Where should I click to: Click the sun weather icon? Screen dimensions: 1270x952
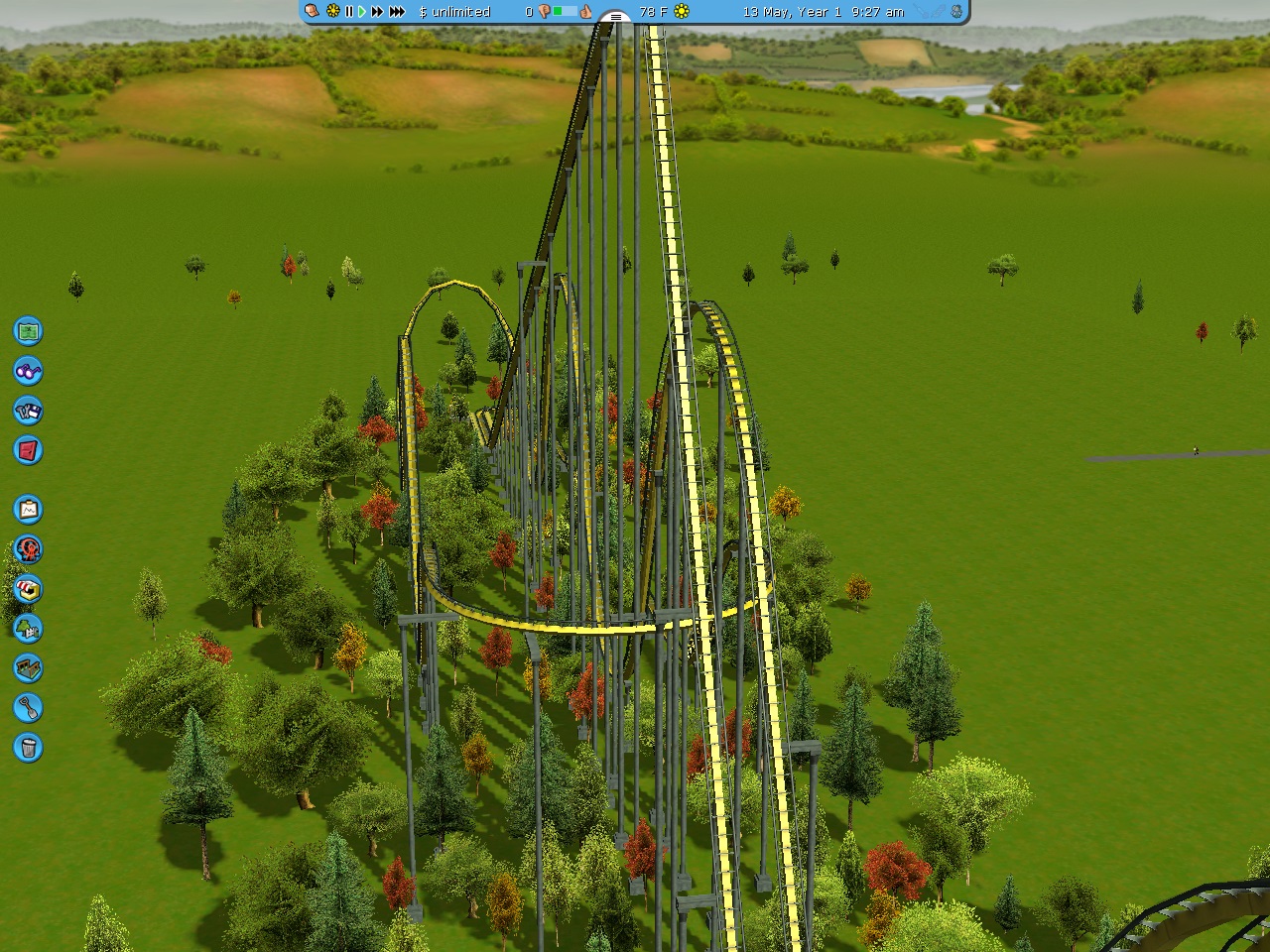[682, 12]
